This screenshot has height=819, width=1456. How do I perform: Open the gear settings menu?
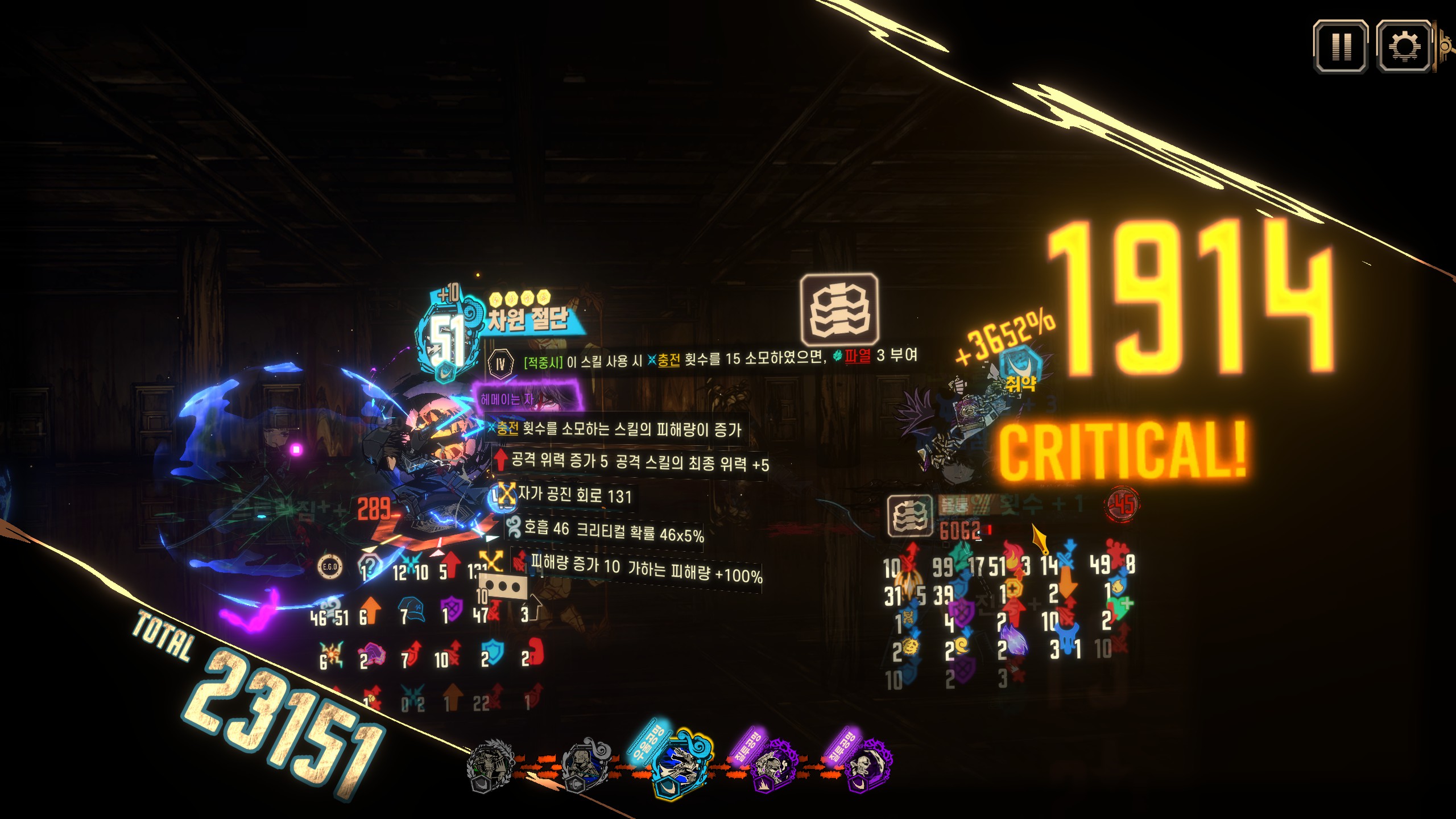tap(1404, 47)
